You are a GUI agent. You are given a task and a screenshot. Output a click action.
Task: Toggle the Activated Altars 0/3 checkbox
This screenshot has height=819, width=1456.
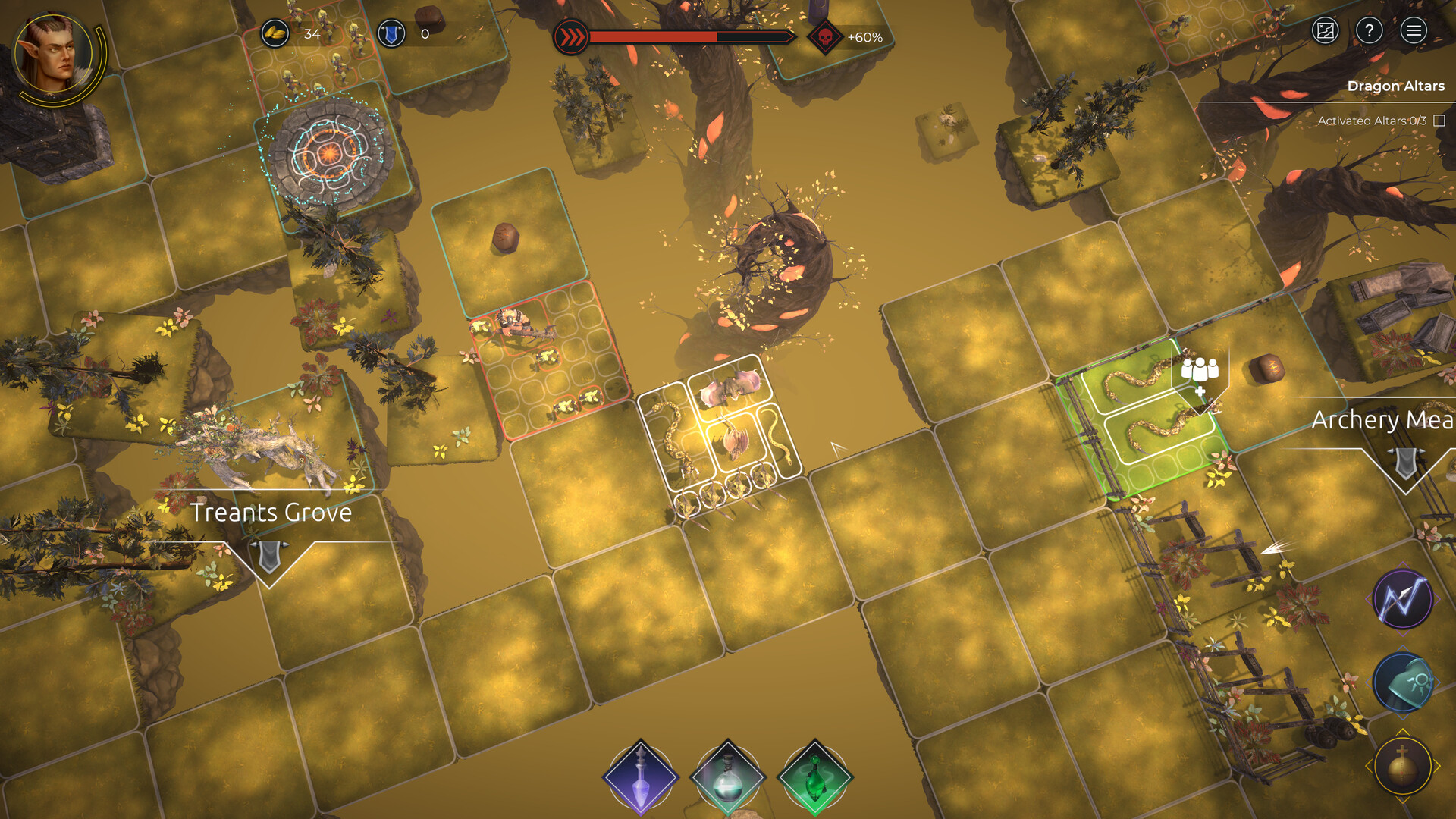point(1440,119)
